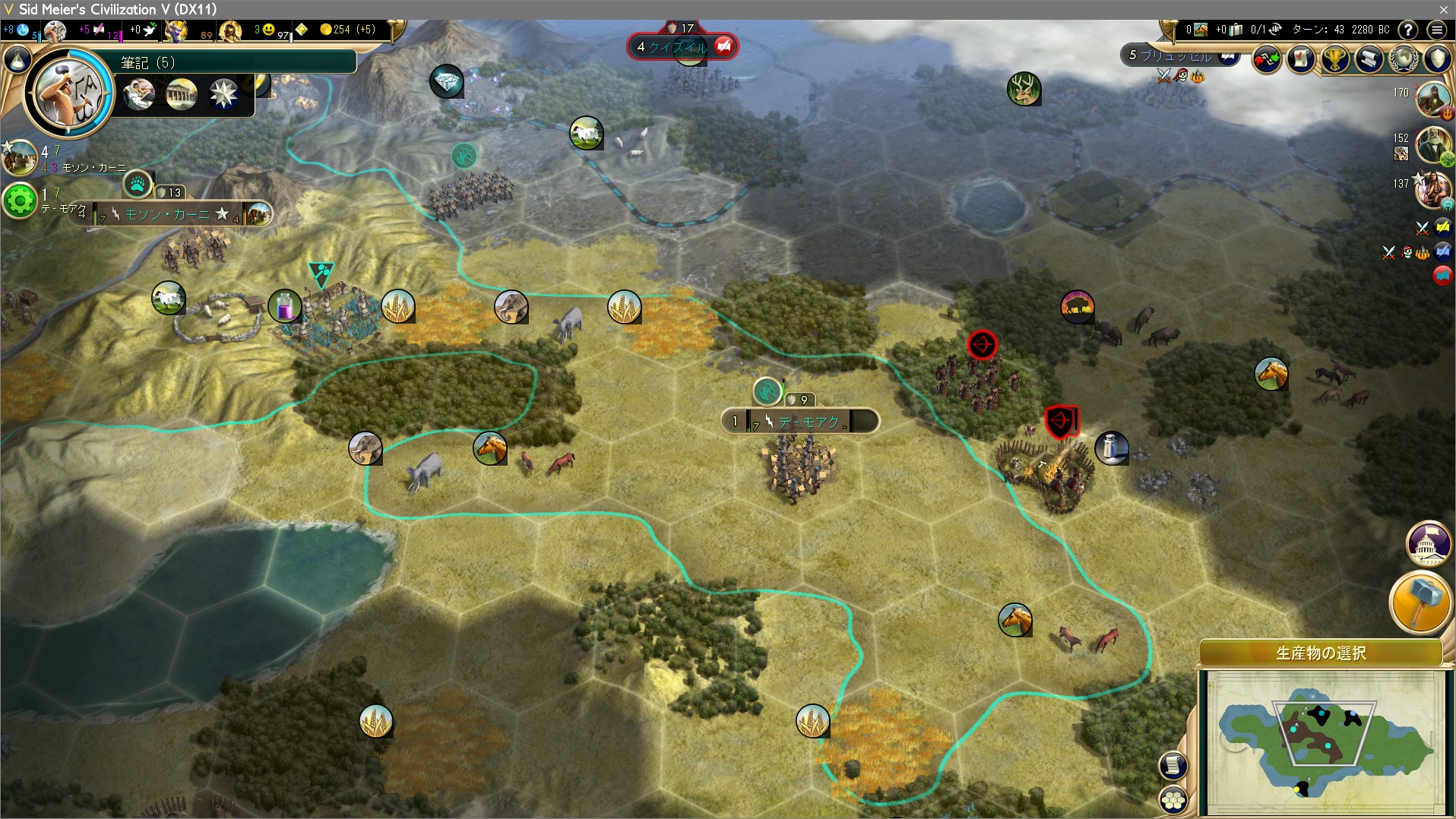Open the white shield military overview button

pos(1438,58)
